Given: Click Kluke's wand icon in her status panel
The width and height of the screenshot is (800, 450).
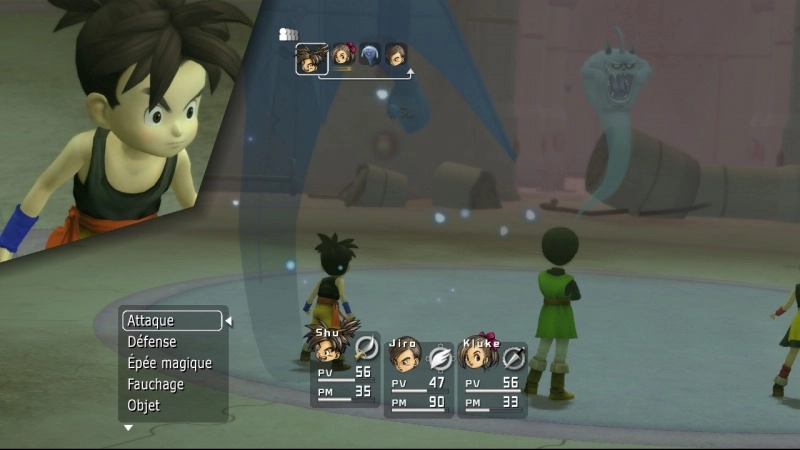Looking at the screenshot, I should click(514, 357).
